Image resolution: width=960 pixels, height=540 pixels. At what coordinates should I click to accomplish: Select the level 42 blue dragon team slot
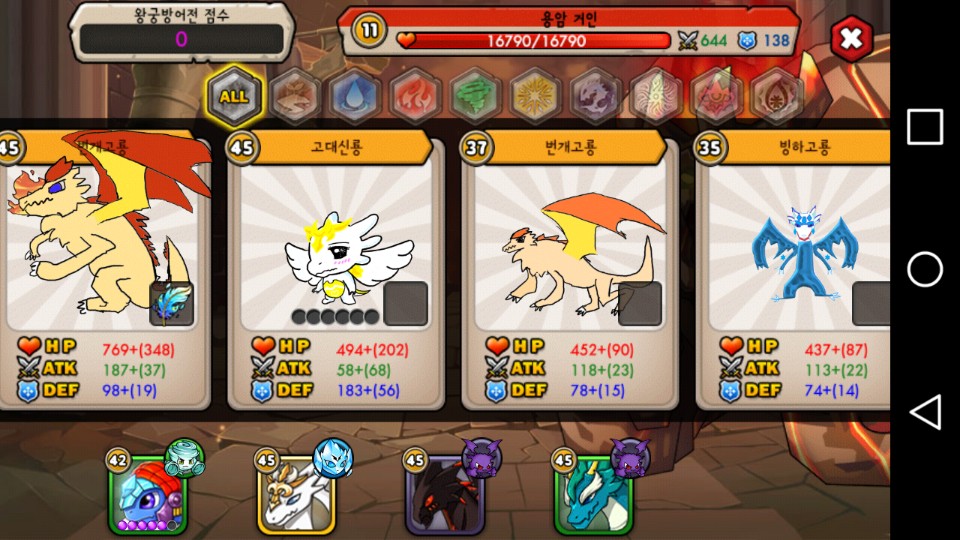coord(147,492)
